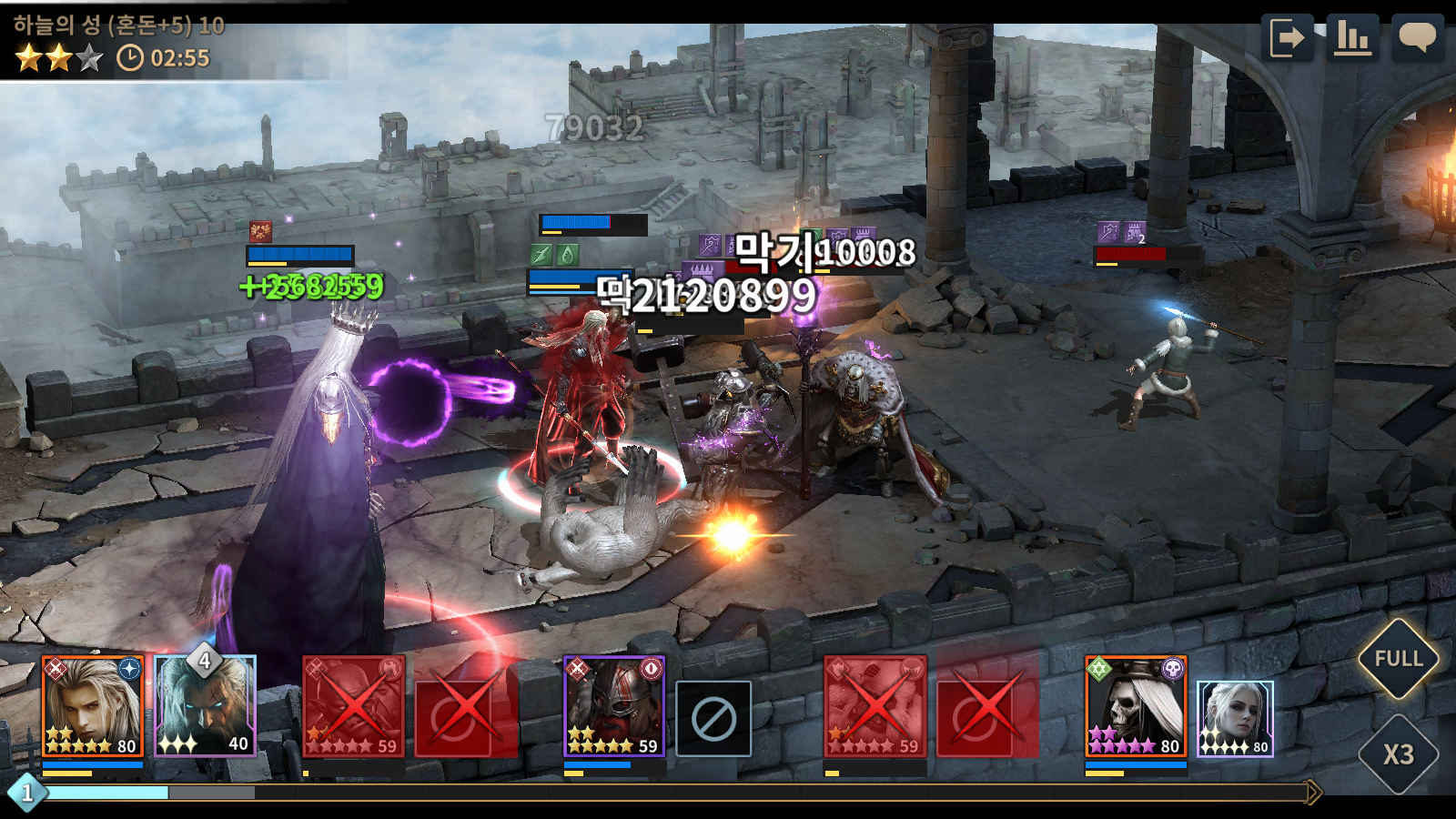Screen dimensions: 1456x819
Task: Activate the white-haired woman level 80 skill
Action: (x=1234, y=719)
